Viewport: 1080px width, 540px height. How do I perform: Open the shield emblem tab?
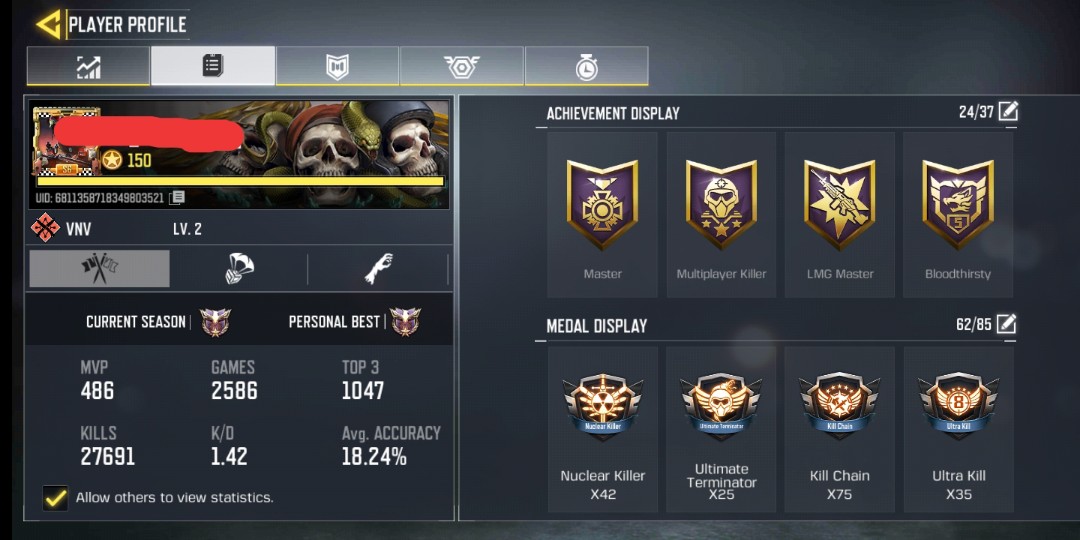click(337, 67)
